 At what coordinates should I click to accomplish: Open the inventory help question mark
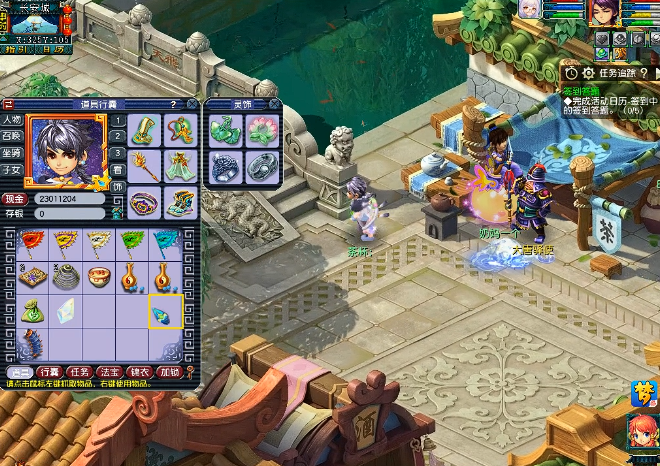point(173,104)
